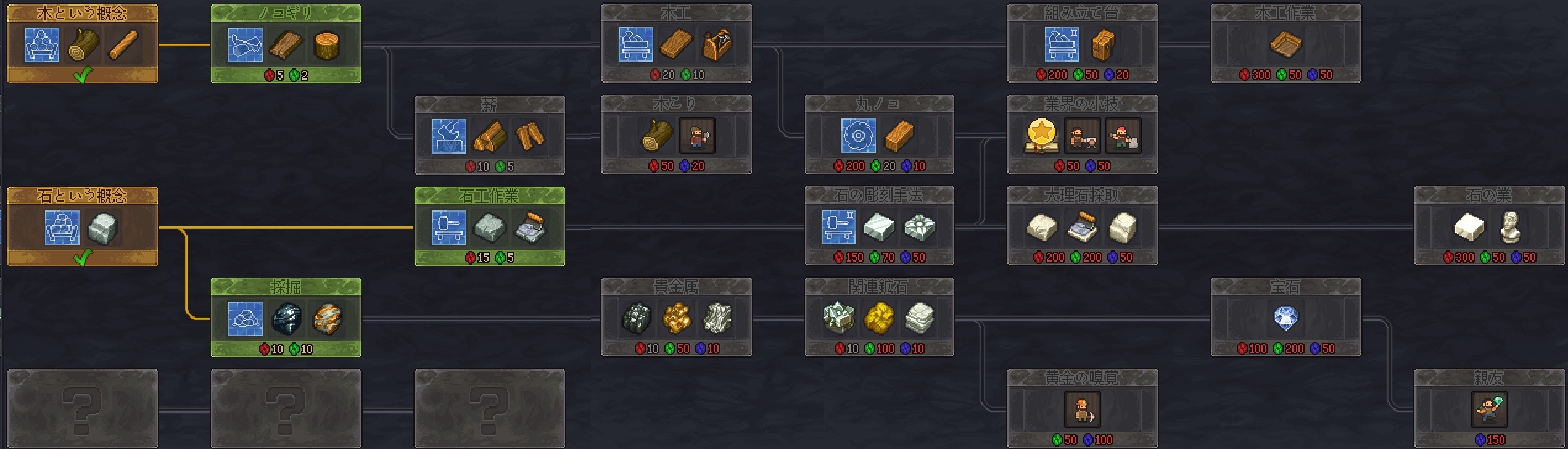Select the 親友 node costing 150 blue

[x=1489, y=410]
